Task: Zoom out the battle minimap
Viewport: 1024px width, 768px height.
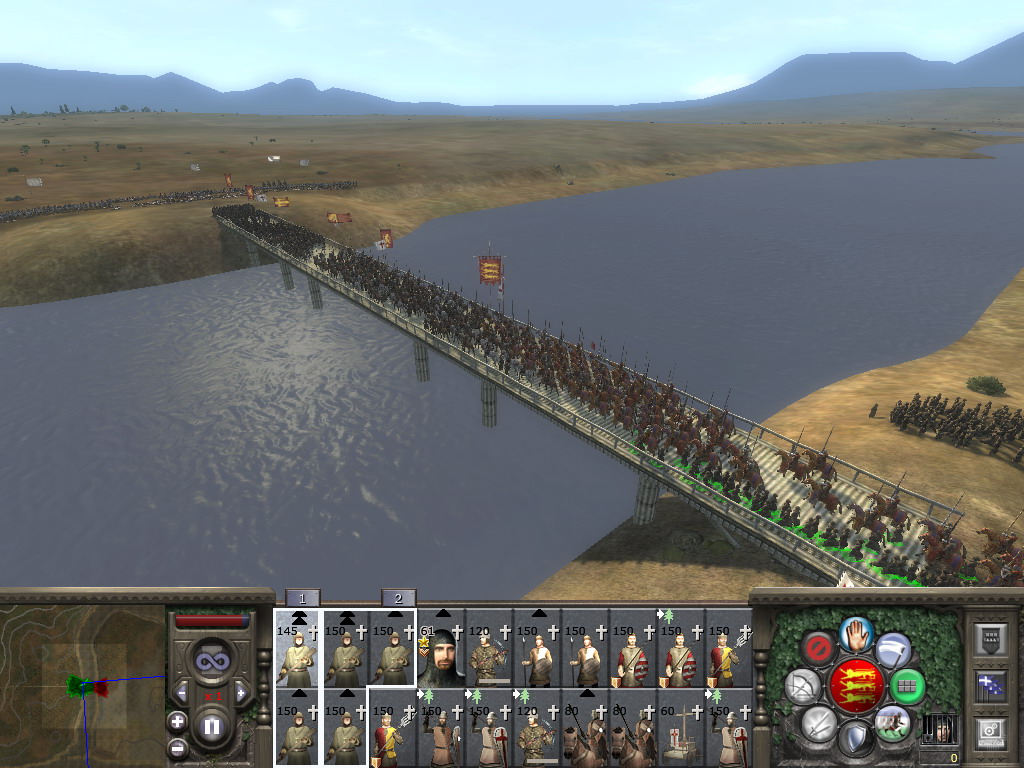Action: pos(178,747)
